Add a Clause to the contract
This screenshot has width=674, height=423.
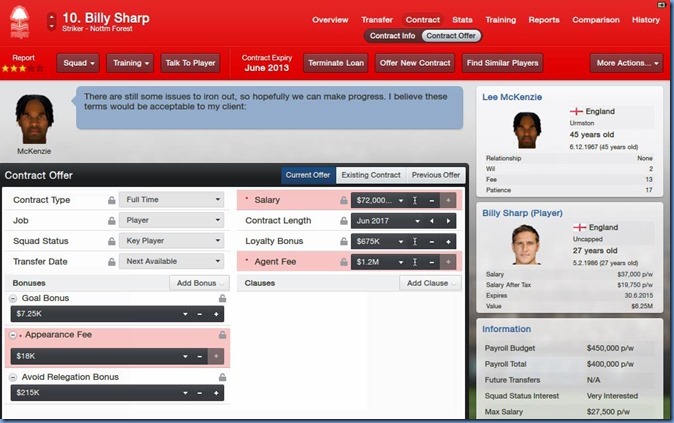pos(432,283)
